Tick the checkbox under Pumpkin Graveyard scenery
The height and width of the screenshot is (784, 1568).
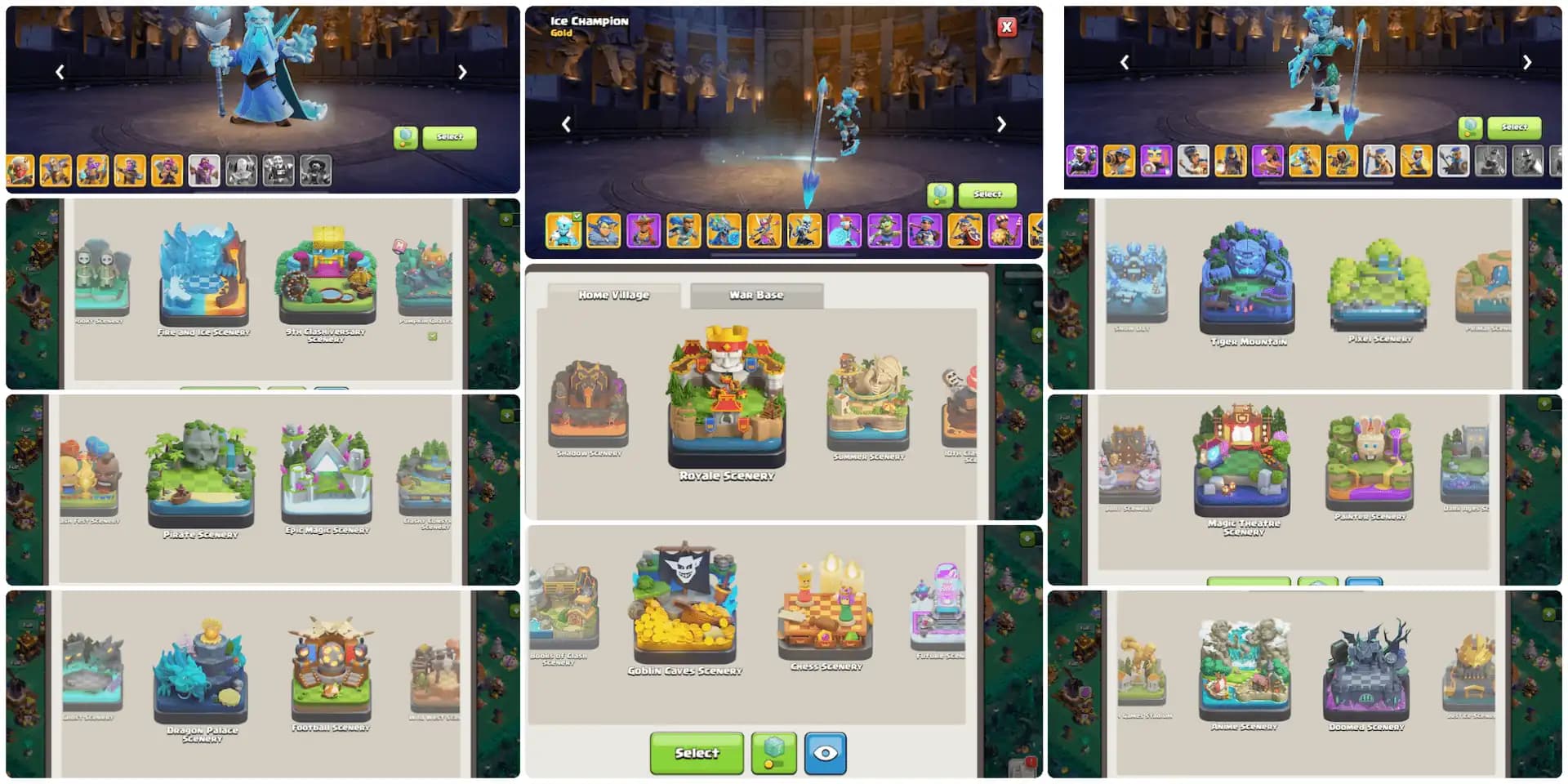(432, 336)
